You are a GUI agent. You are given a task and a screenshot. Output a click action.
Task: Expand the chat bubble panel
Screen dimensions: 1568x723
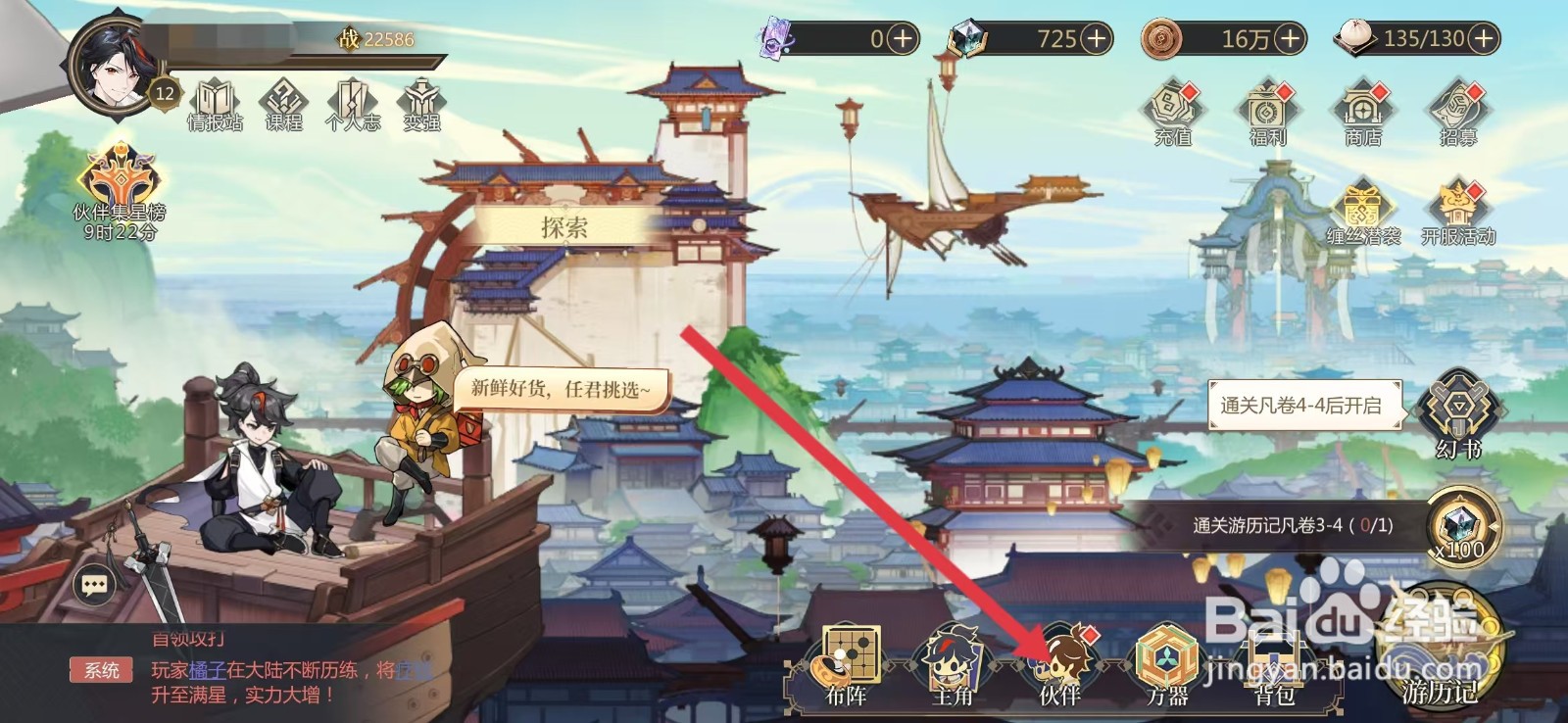pos(95,586)
